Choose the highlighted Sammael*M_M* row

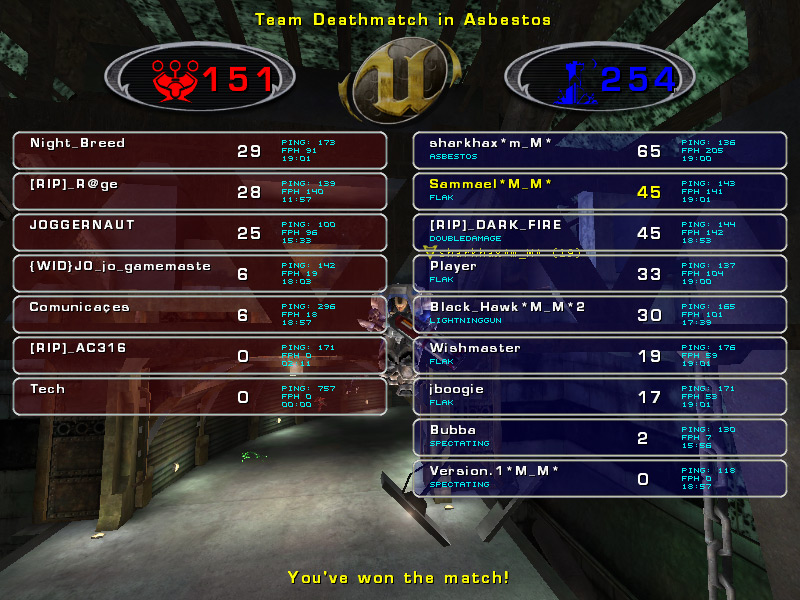[x=598, y=192]
